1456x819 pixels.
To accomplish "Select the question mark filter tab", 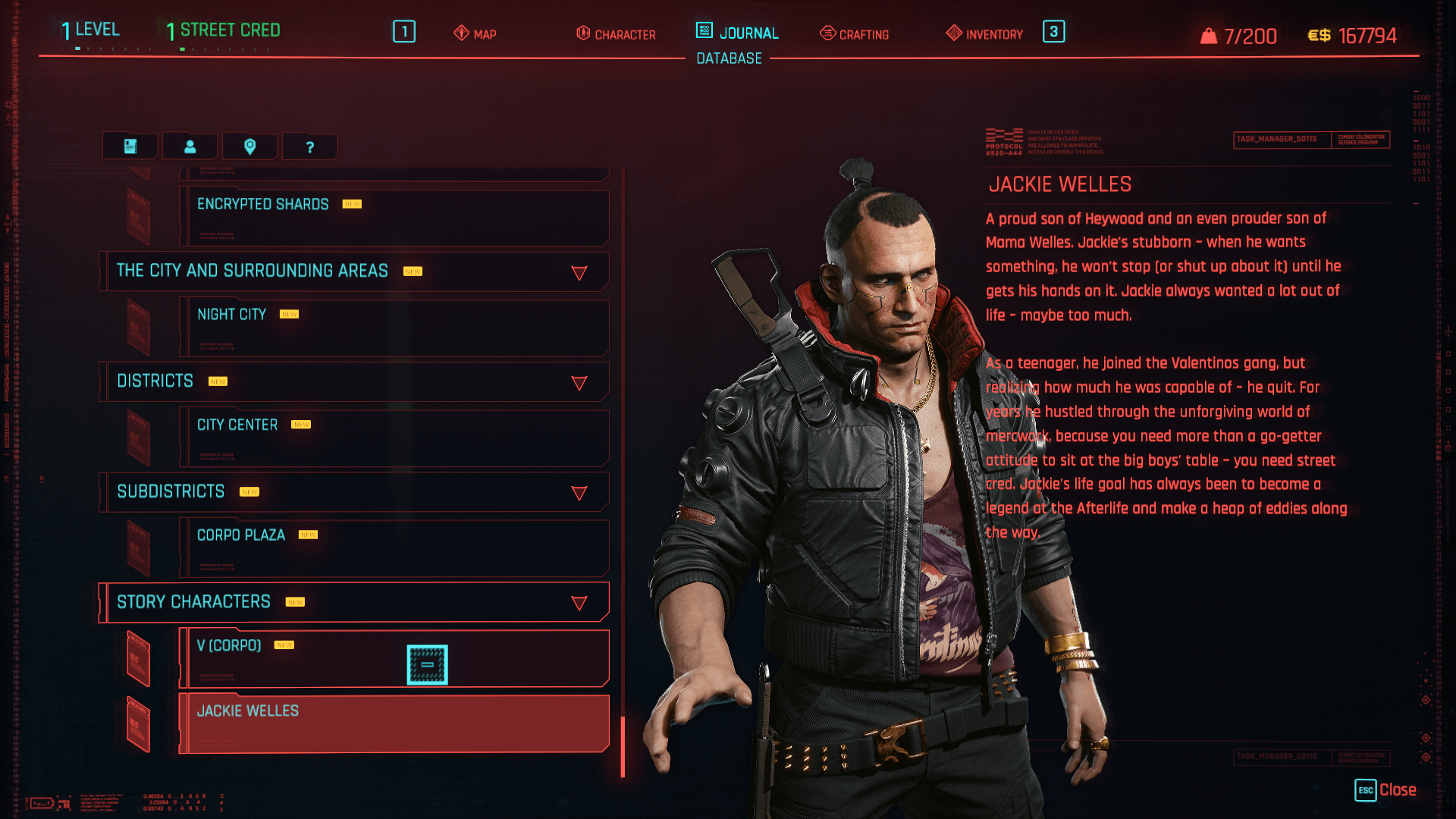I will point(309,147).
